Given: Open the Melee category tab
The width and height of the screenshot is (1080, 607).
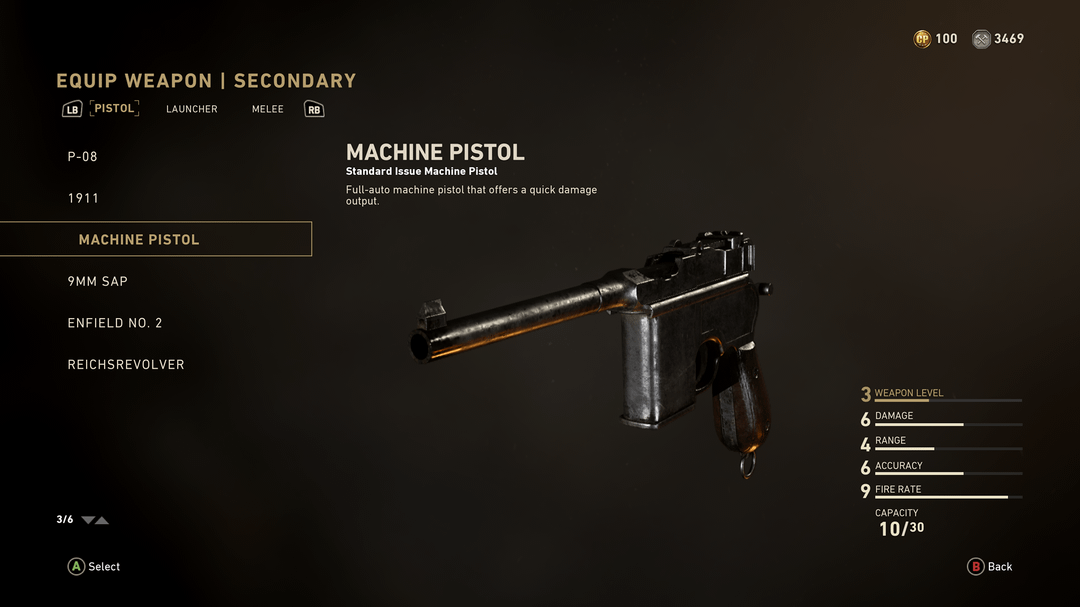Looking at the screenshot, I should coord(268,109).
